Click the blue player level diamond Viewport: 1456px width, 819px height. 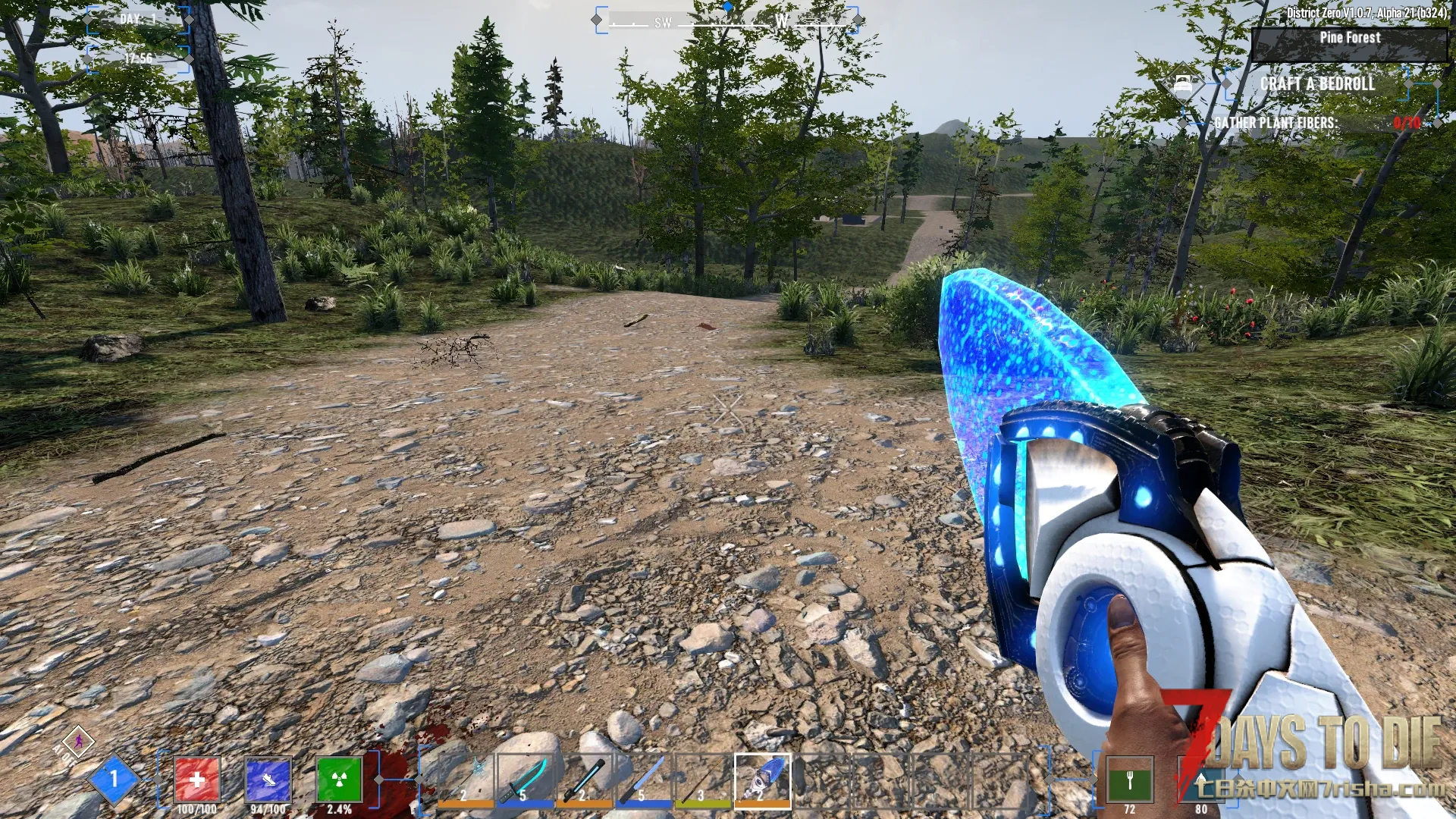(x=114, y=778)
